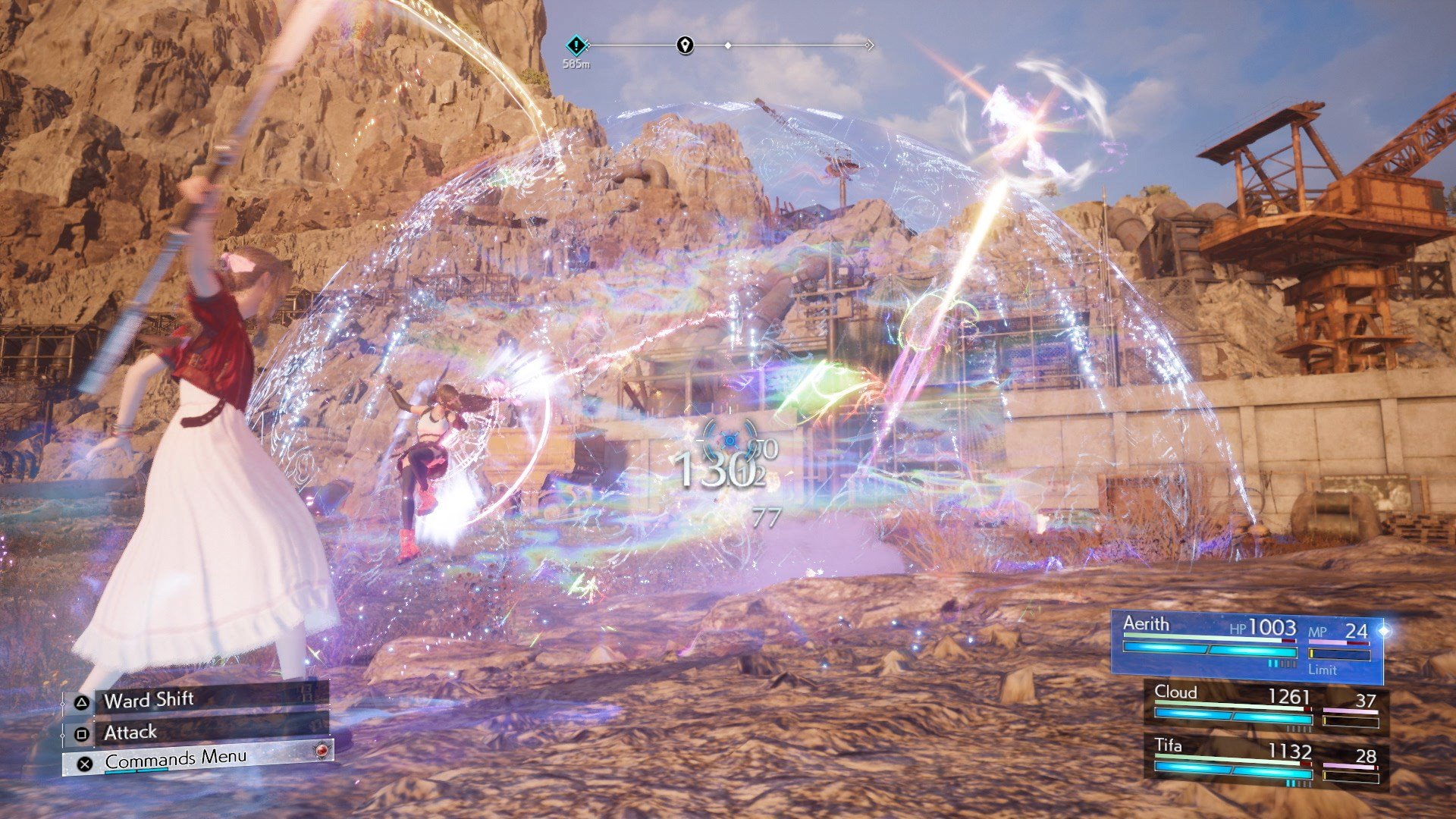Select the Ward Shift command
This screenshot has height=819, width=1456.
pyautogui.click(x=149, y=700)
